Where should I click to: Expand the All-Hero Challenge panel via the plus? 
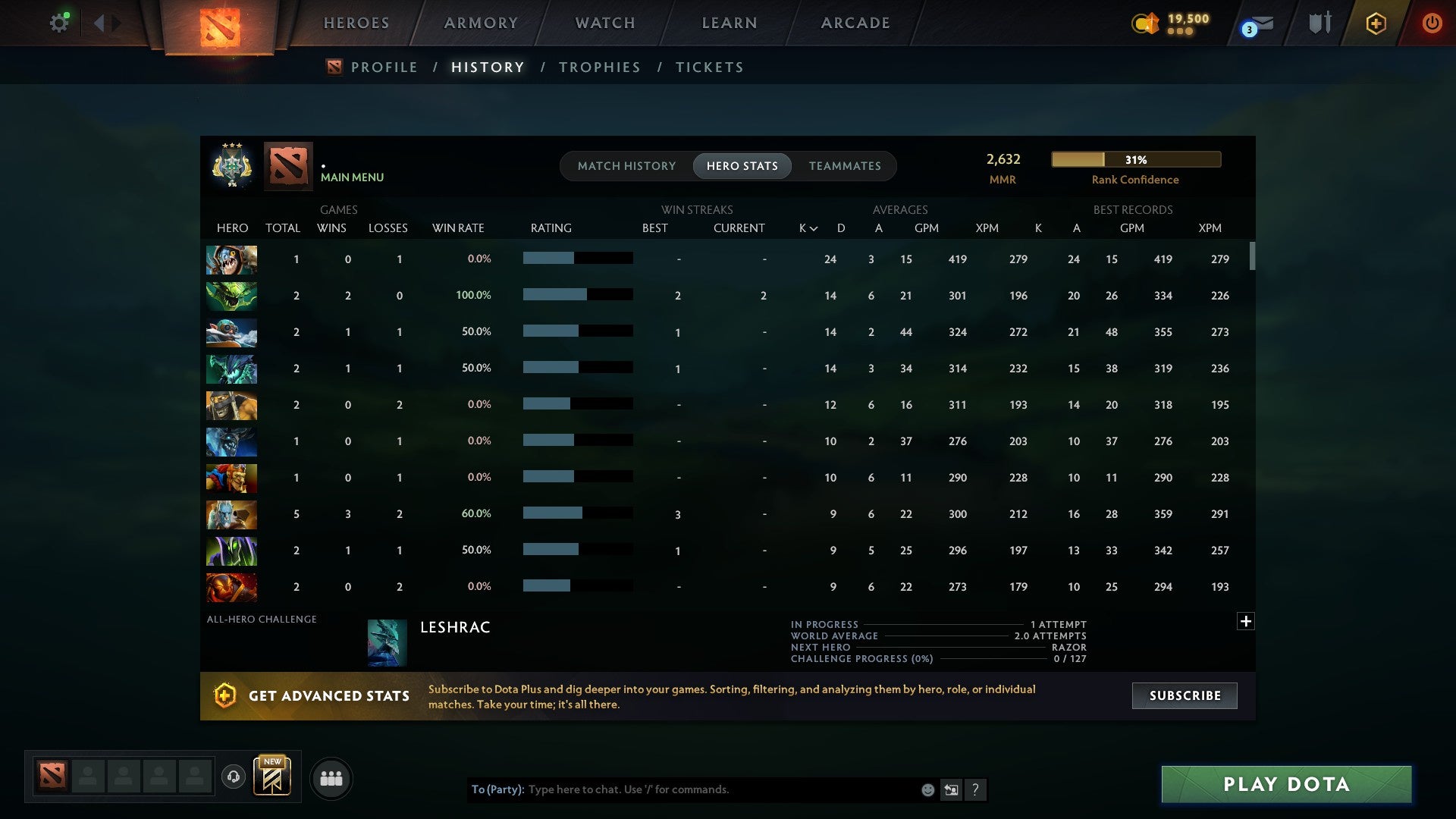[x=1244, y=621]
